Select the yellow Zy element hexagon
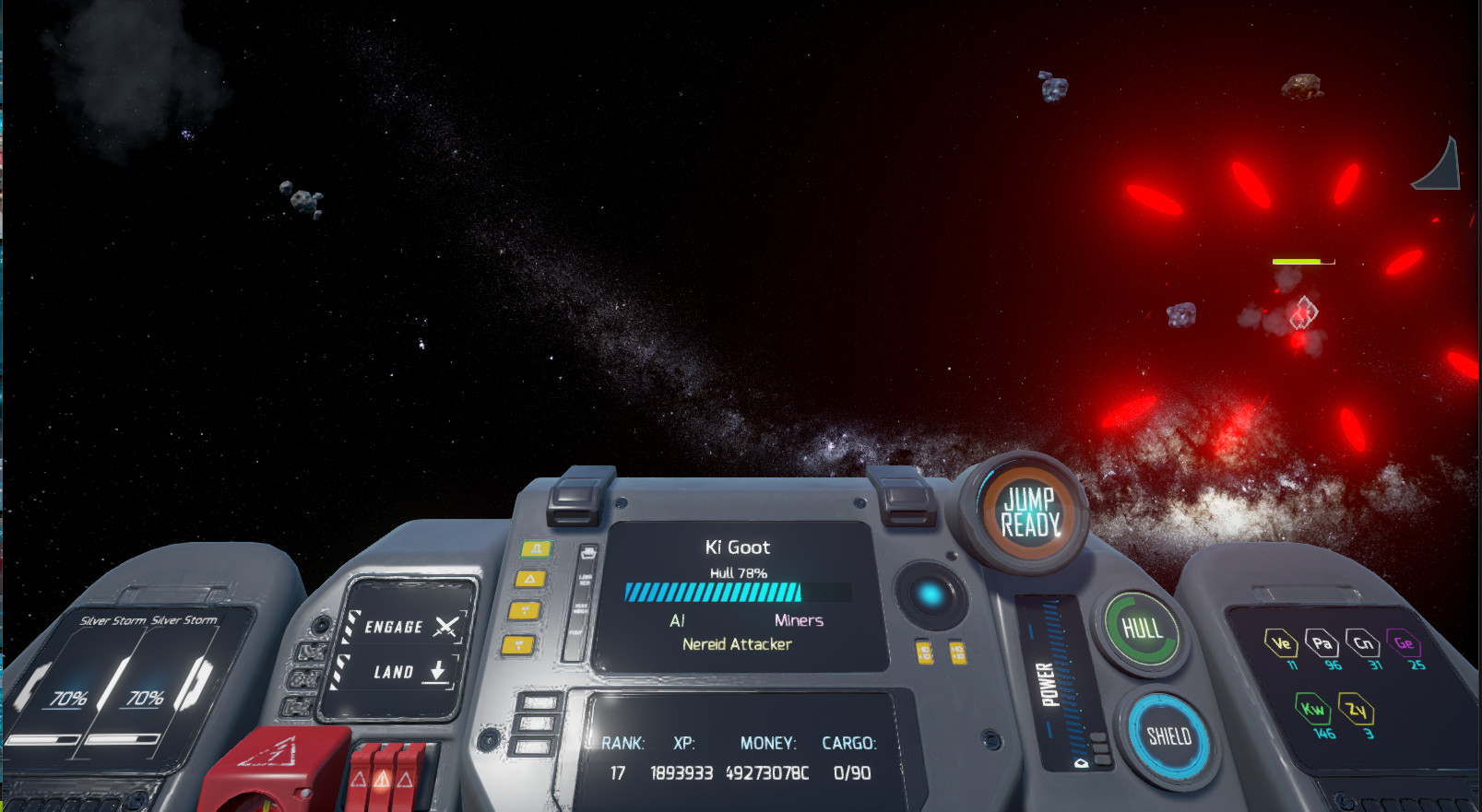The width and height of the screenshot is (1482, 812). pyautogui.click(x=1356, y=710)
